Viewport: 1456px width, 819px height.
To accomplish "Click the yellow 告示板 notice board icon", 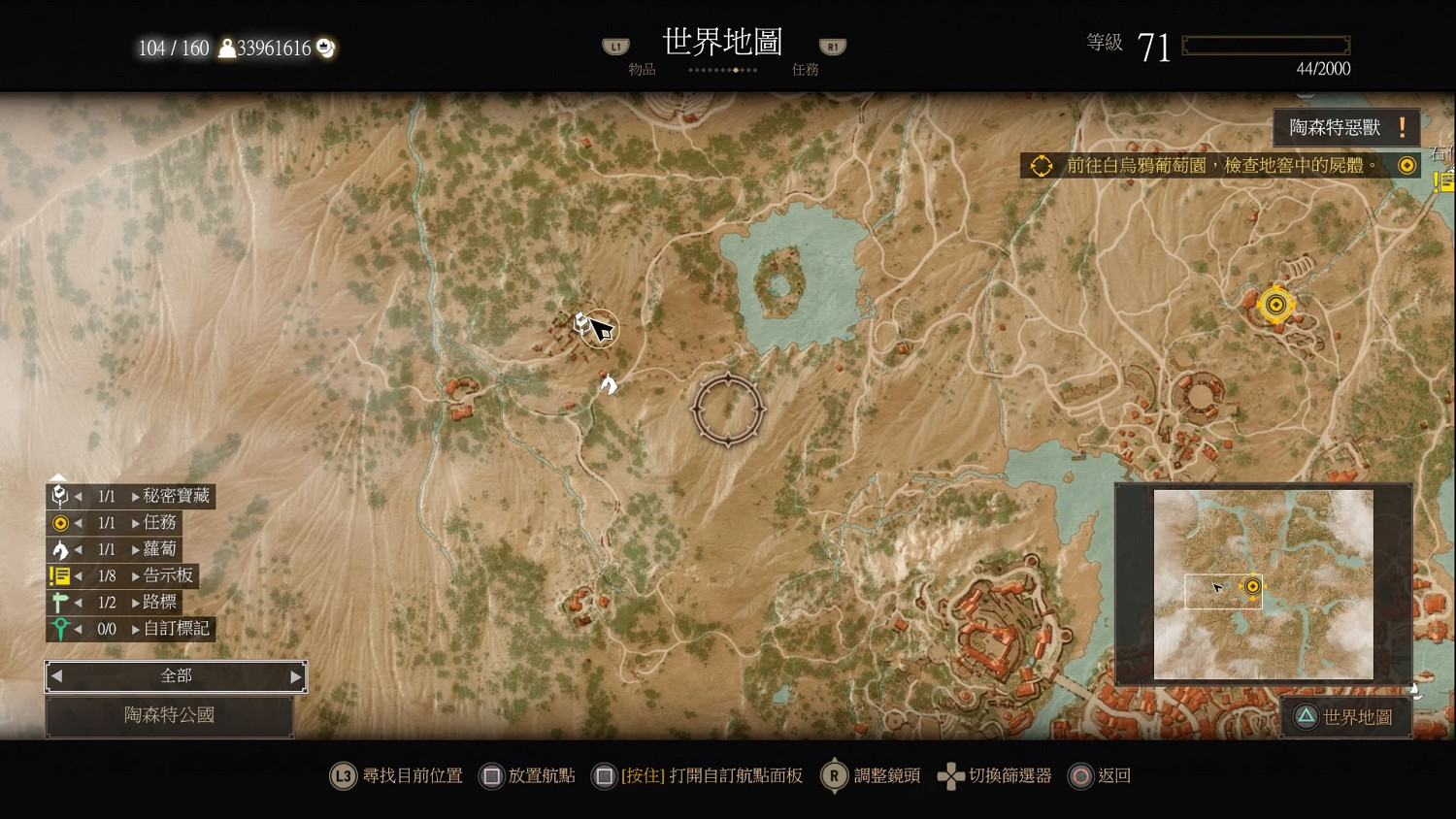I will click(x=58, y=574).
